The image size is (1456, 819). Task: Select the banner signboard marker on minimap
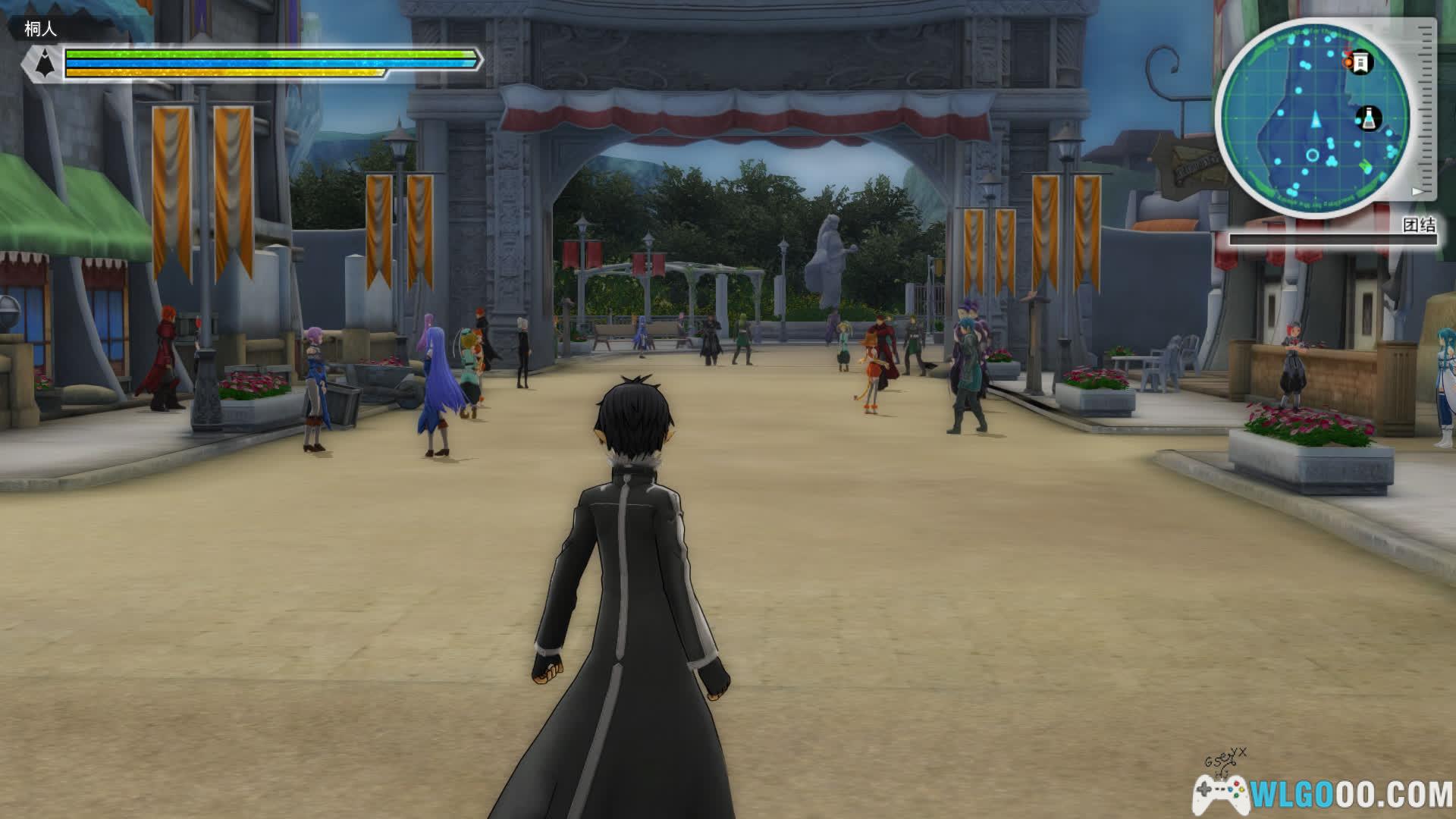tap(1361, 61)
